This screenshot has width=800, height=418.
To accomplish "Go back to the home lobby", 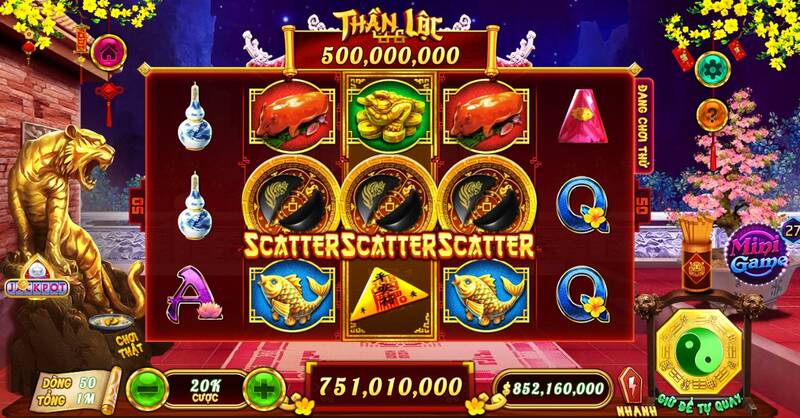I will pyautogui.click(x=107, y=51).
